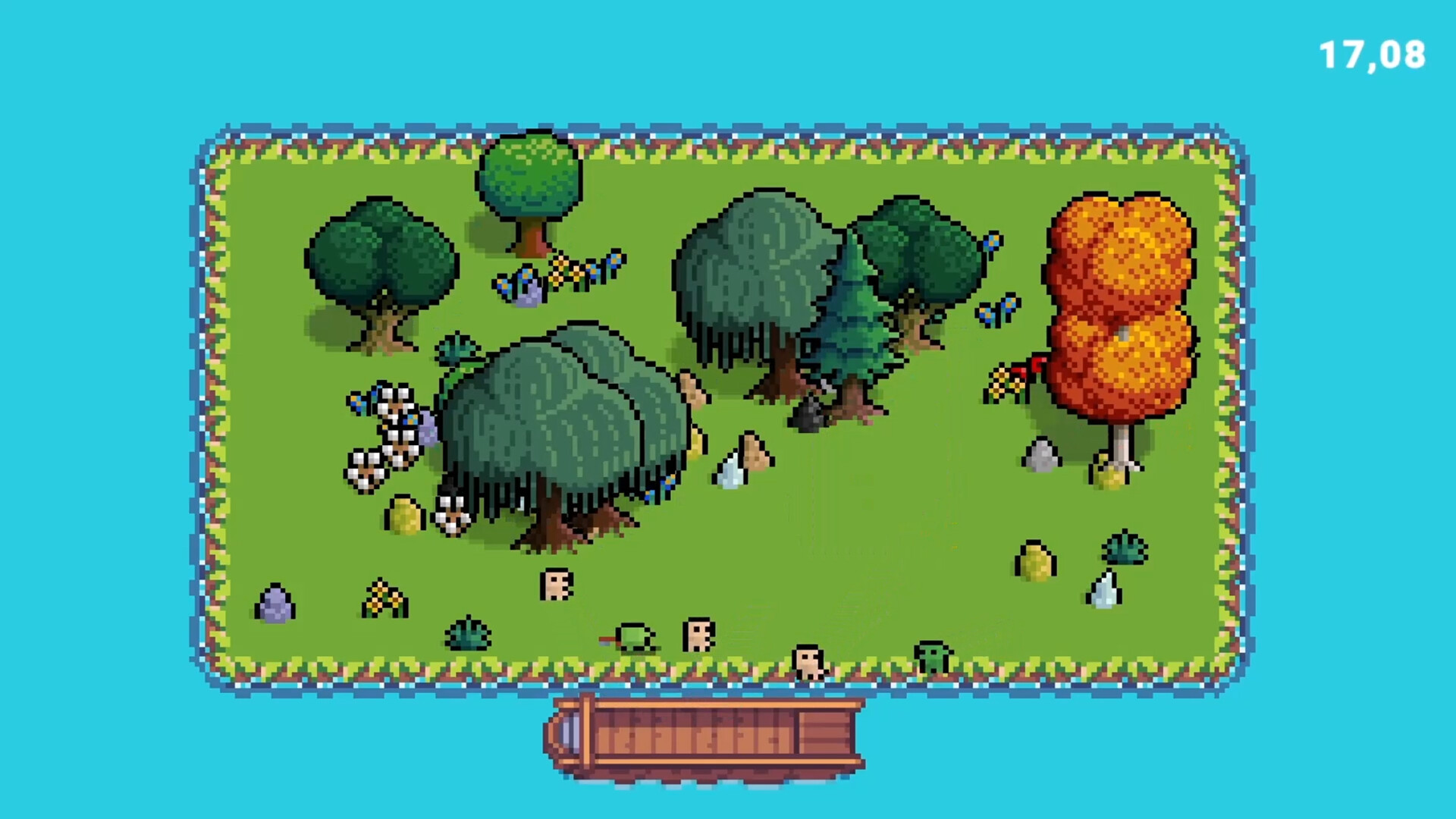The image size is (1456, 819).
Task: Click the blue flowers near the orange tree
Action: pyautogui.click(x=1001, y=311)
